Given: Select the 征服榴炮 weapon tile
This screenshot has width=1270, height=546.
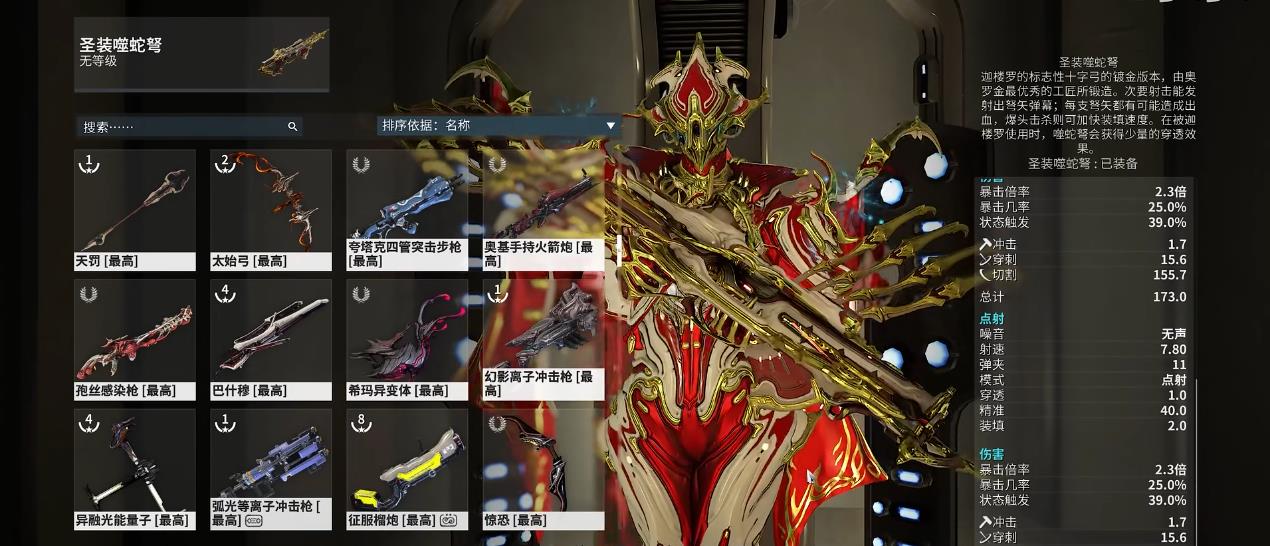Looking at the screenshot, I should coord(407,469).
